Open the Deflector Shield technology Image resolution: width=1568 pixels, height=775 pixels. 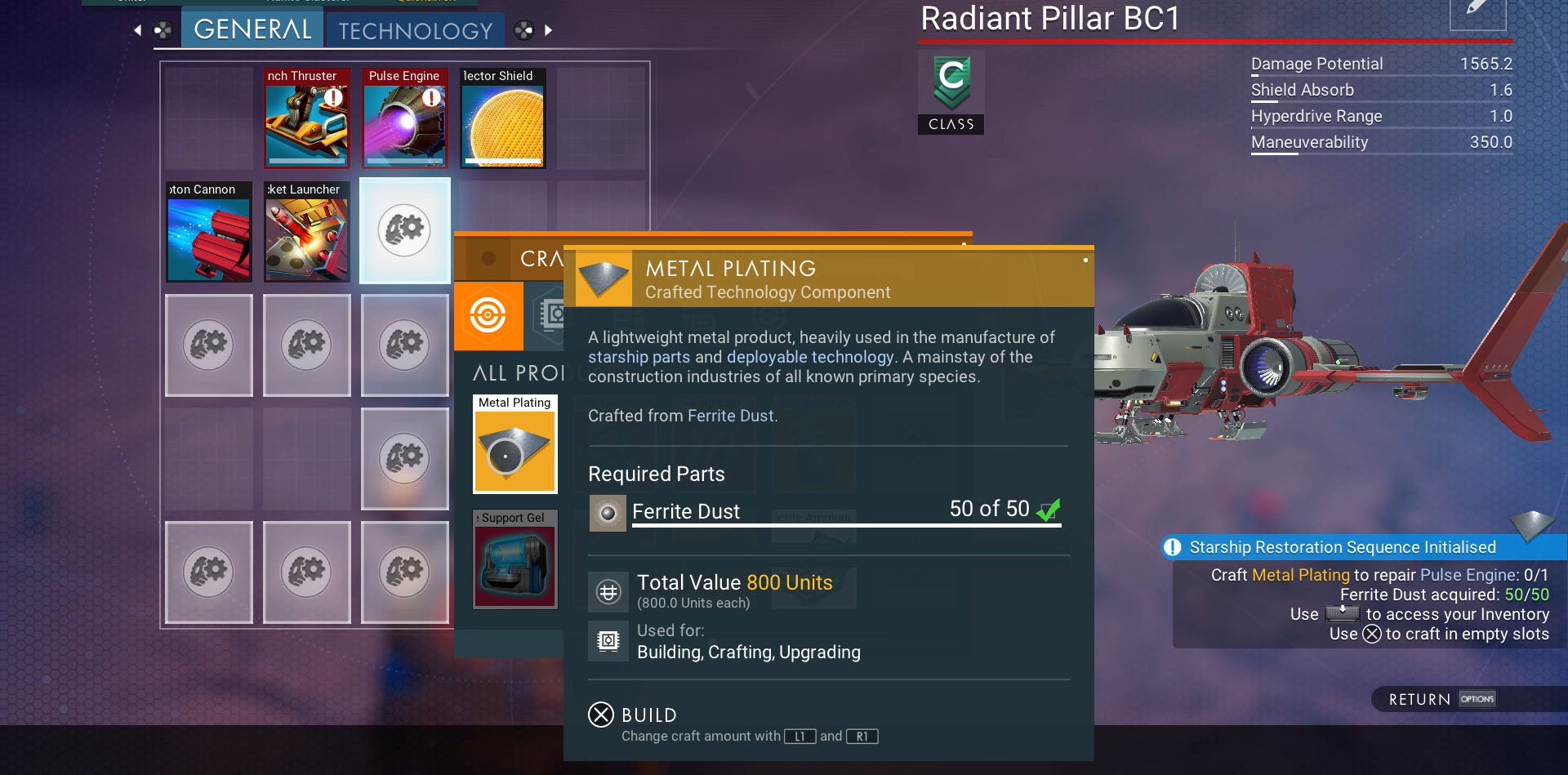[x=501, y=119]
